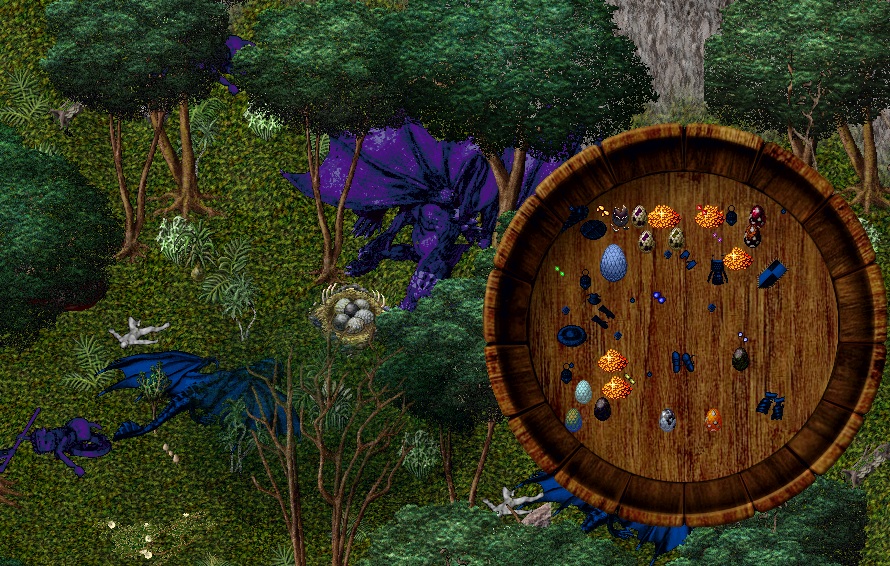Select the blue round disc item
The image size is (890, 566).
[572, 335]
